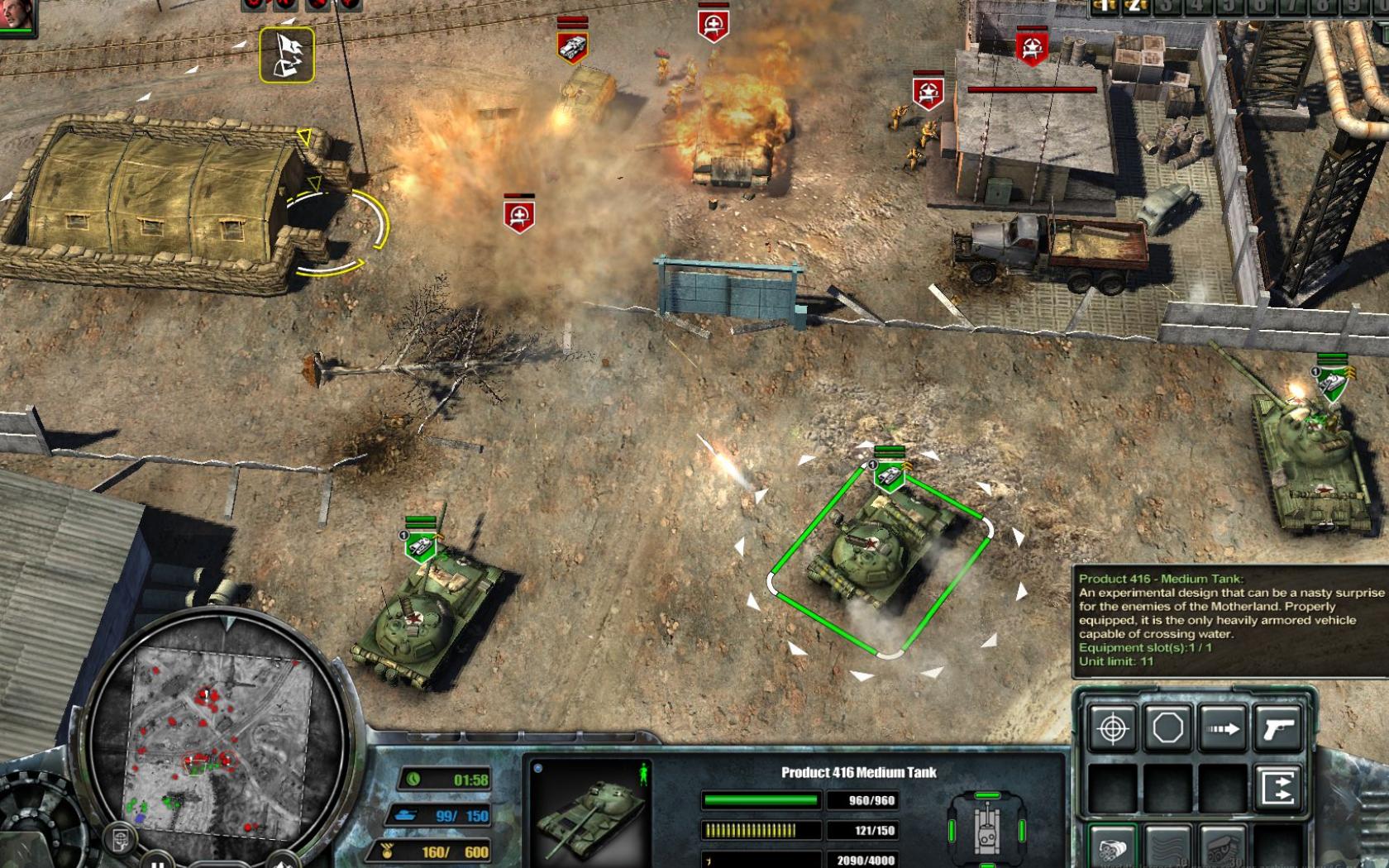Viewport: 1389px width, 868px height.
Task: Click the medal icon beside prestige score
Action: click(x=388, y=850)
